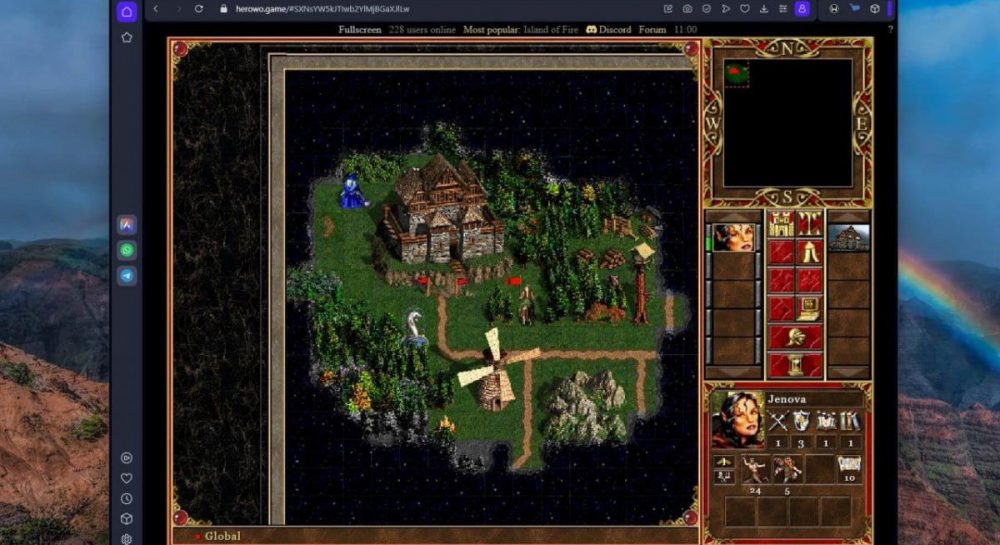
Task: Select the town thumbnail in the town list
Action: 849,238
